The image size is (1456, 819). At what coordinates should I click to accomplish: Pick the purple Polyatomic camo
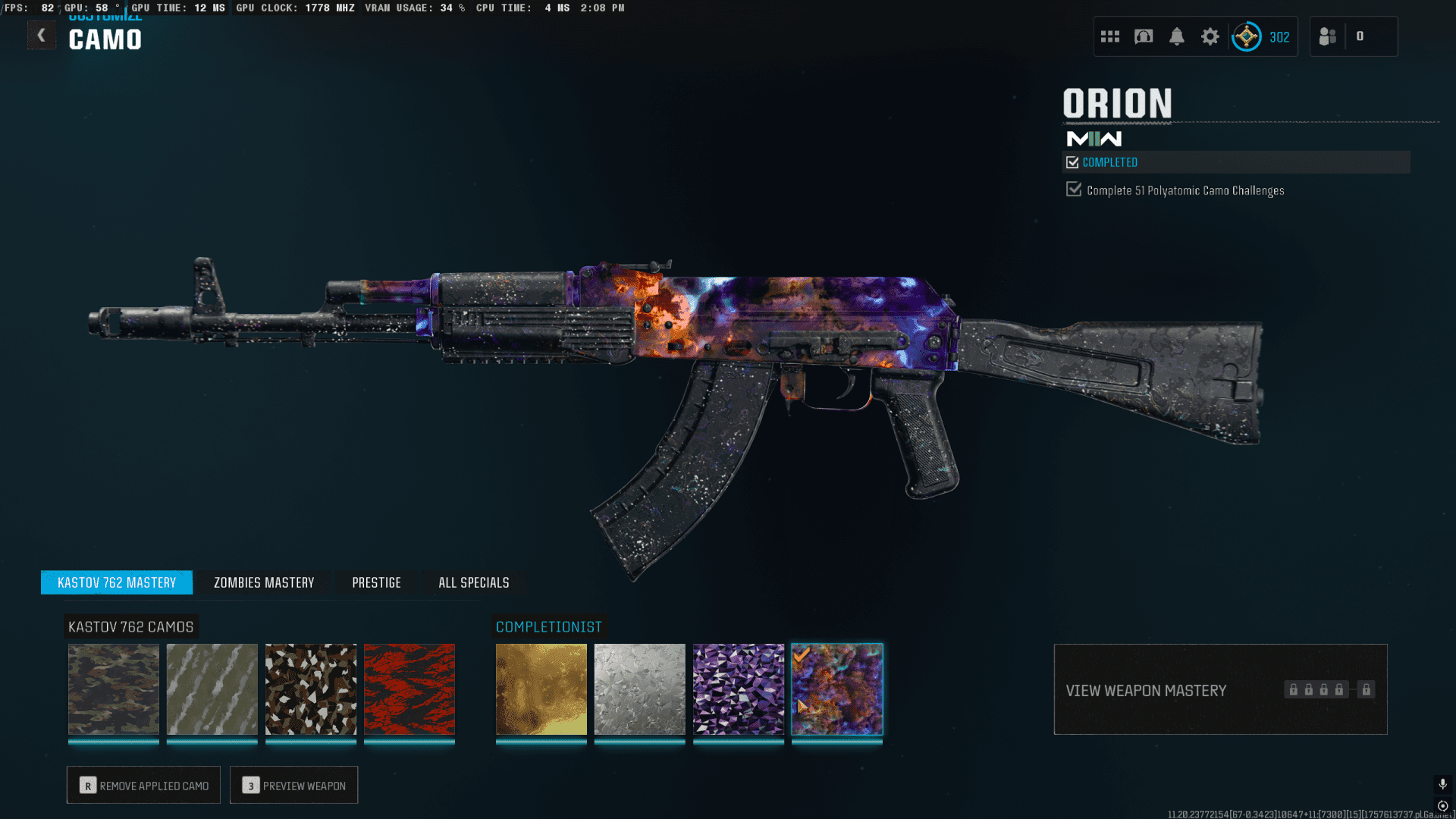(739, 689)
